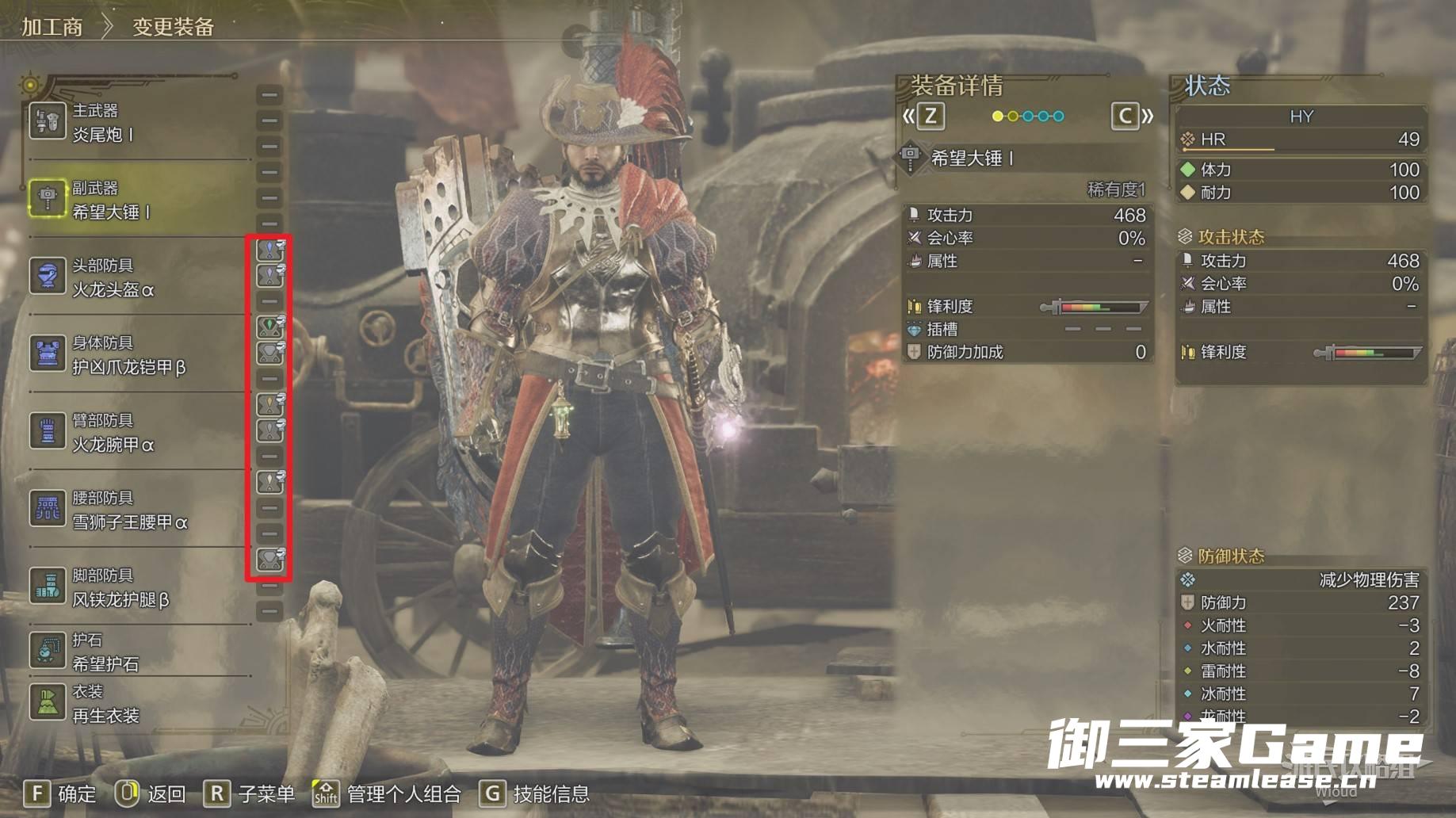
Task: Open 管理个人组合 loadout management
Action: coord(387,793)
